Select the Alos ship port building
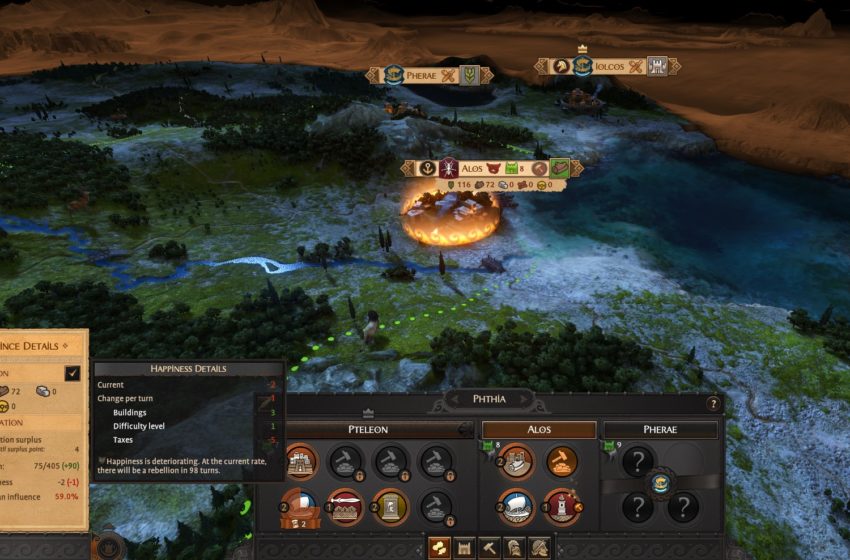 coord(517,506)
